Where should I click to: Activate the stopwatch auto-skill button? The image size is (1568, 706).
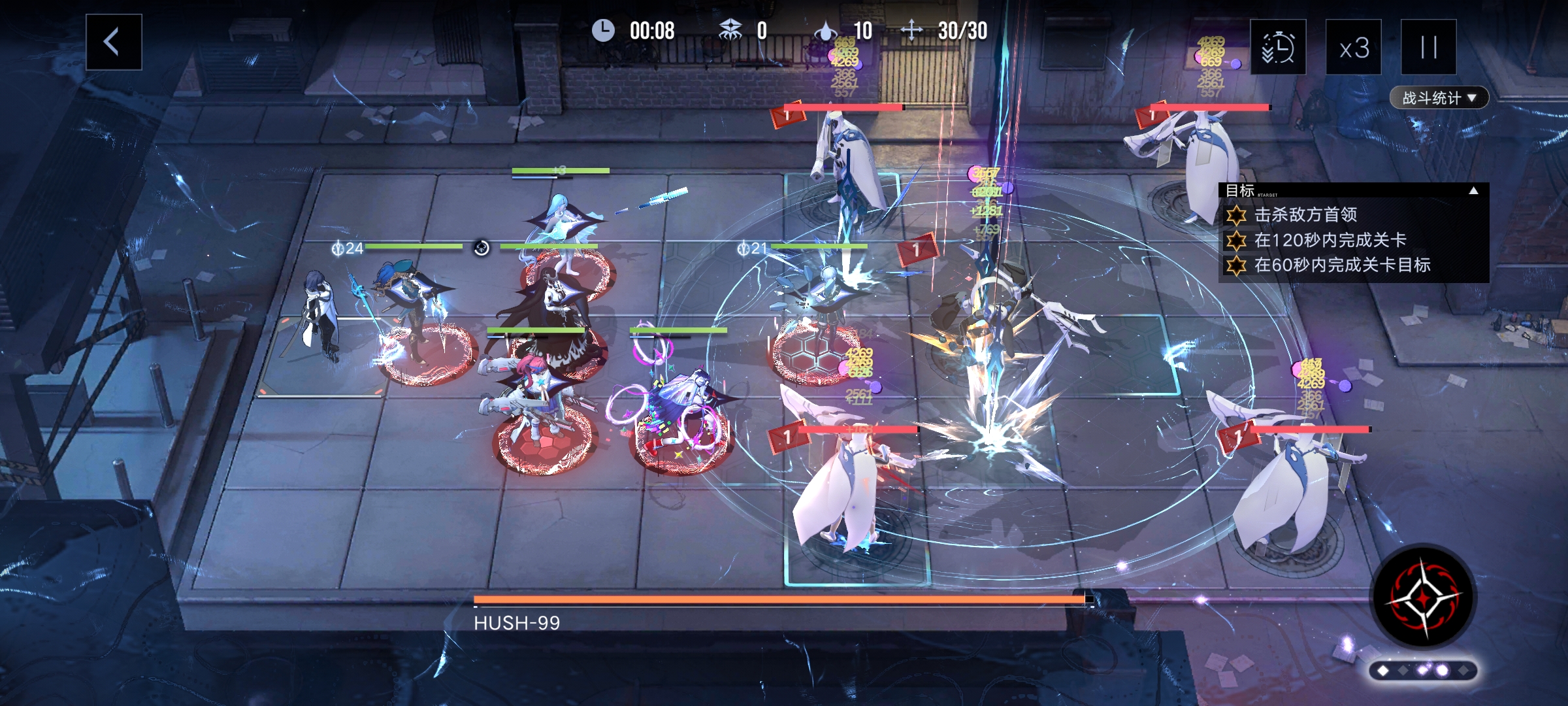click(1278, 47)
